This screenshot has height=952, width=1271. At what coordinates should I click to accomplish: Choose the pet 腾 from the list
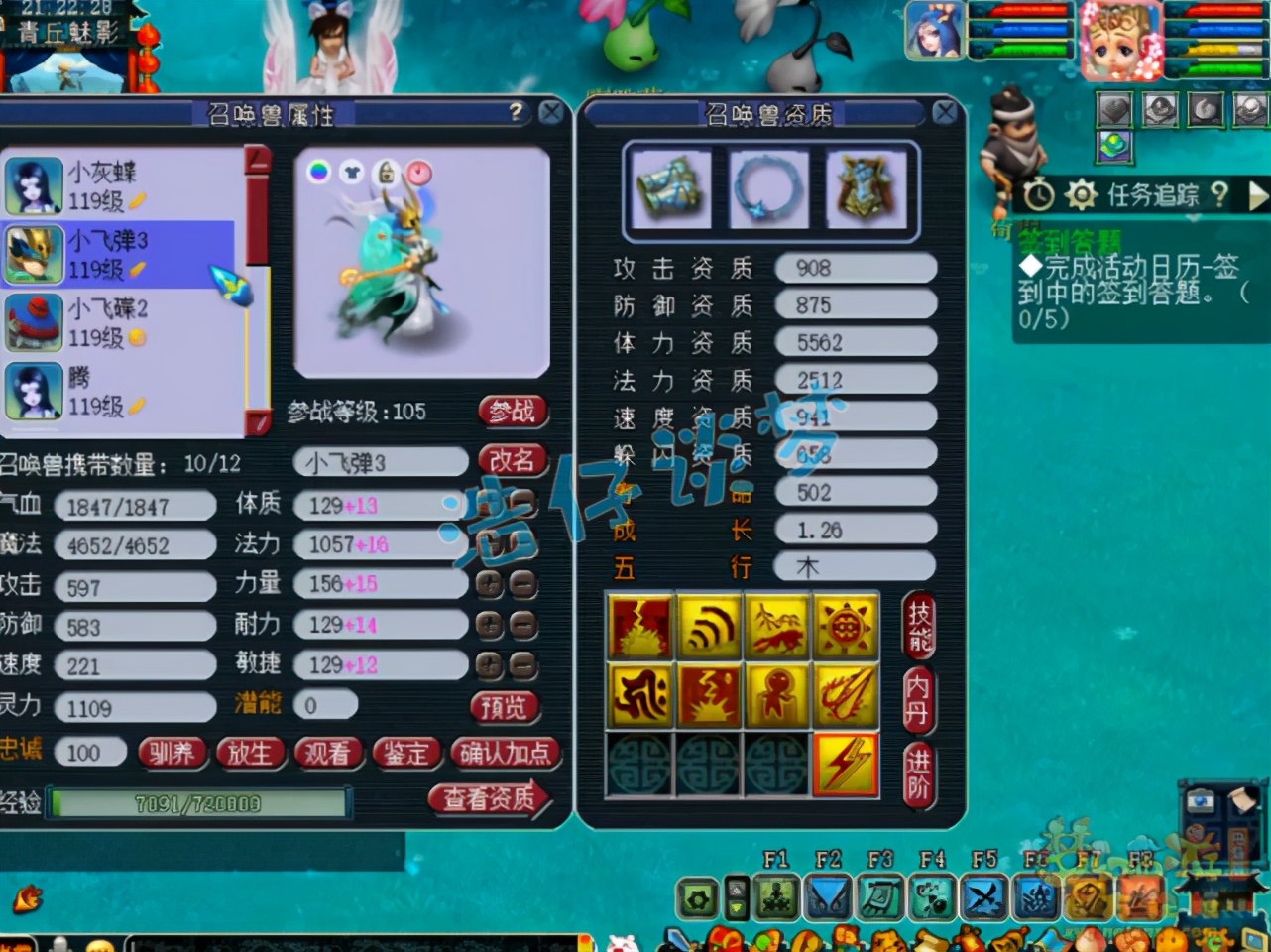pos(119,391)
